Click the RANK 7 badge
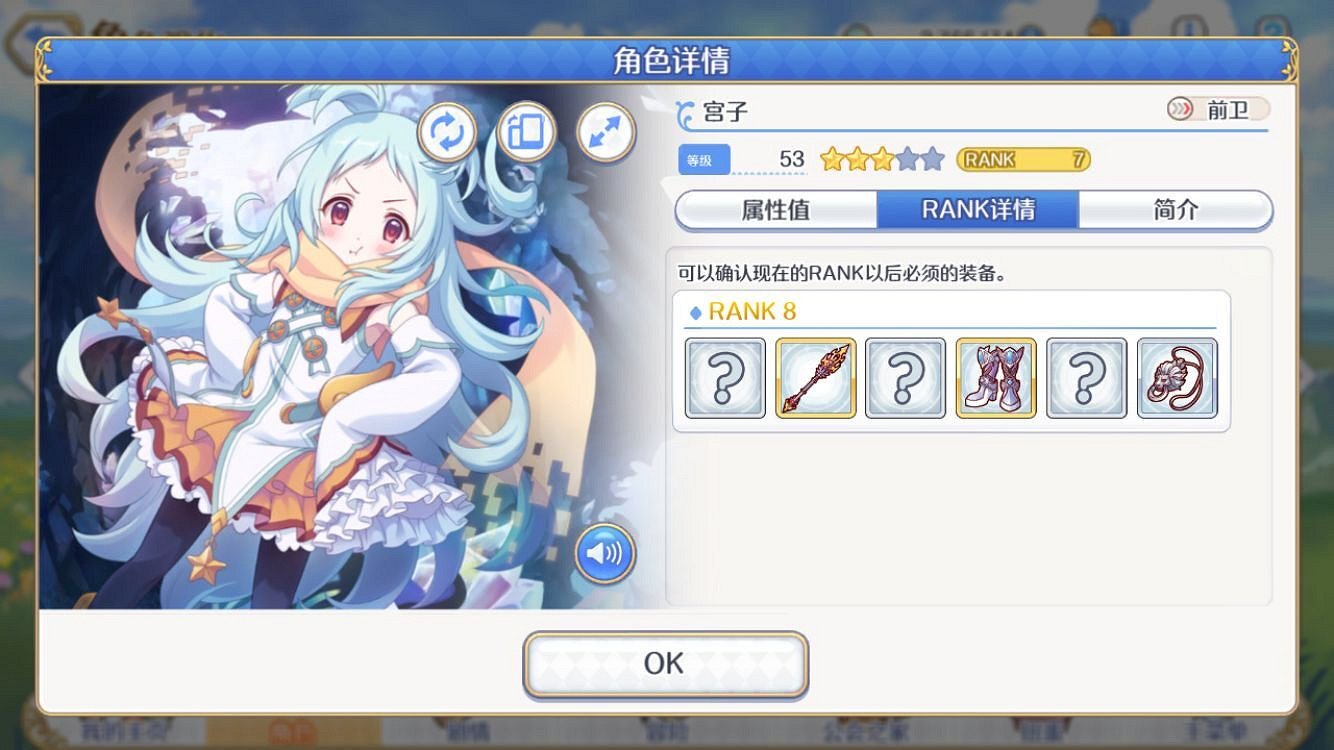The image size is (1334, 750). point(1022,160)
